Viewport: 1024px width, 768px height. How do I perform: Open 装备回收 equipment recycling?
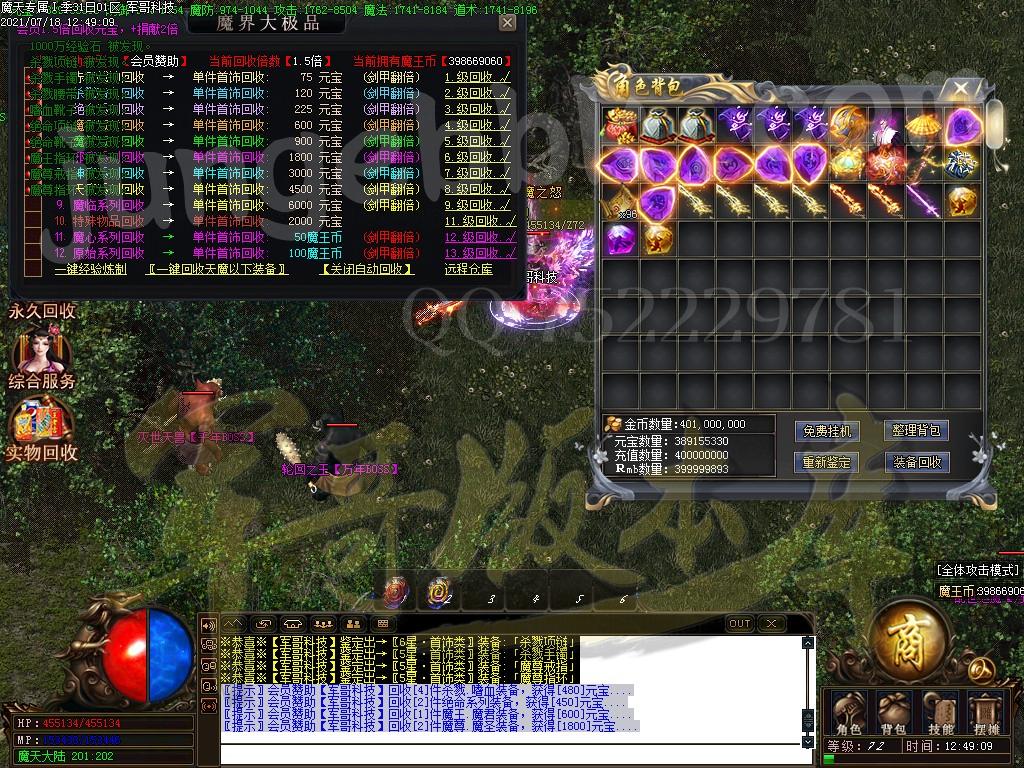click(x=916, y=462)
